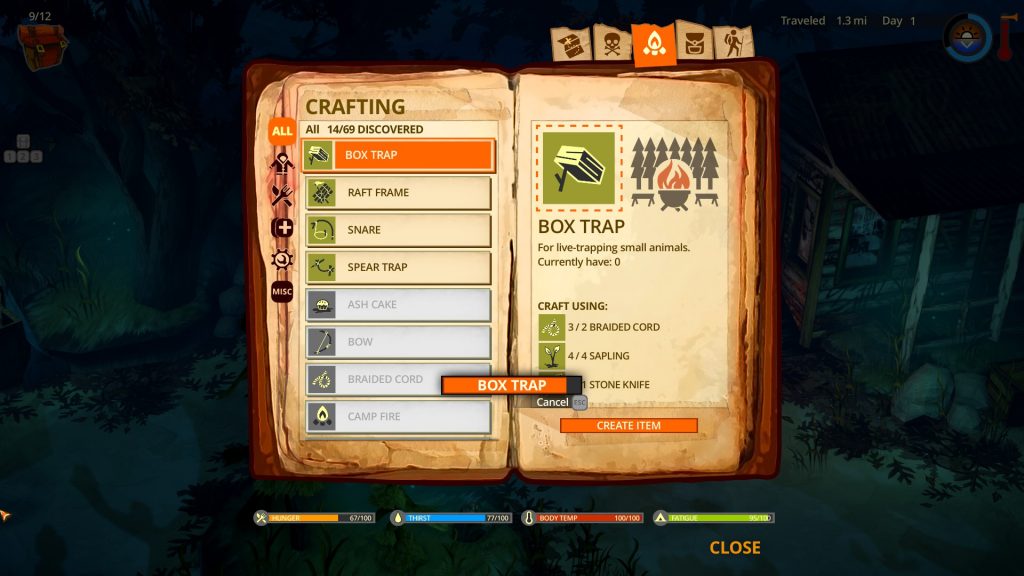
Task: Select the Camp Fire recipe
Action: click(398, 416)
